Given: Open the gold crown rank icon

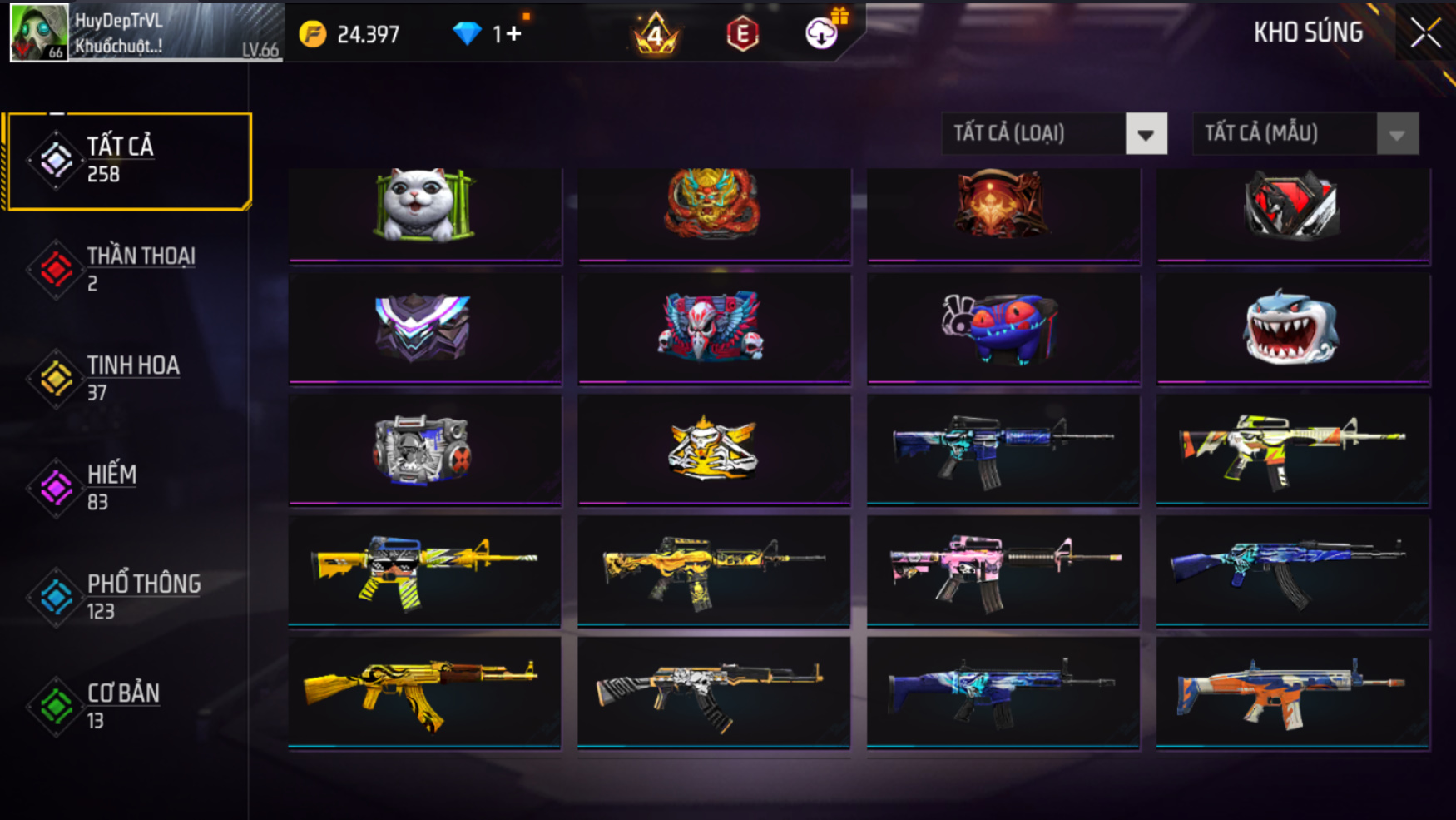Looking at the screenshot, I should pos(656,34).
